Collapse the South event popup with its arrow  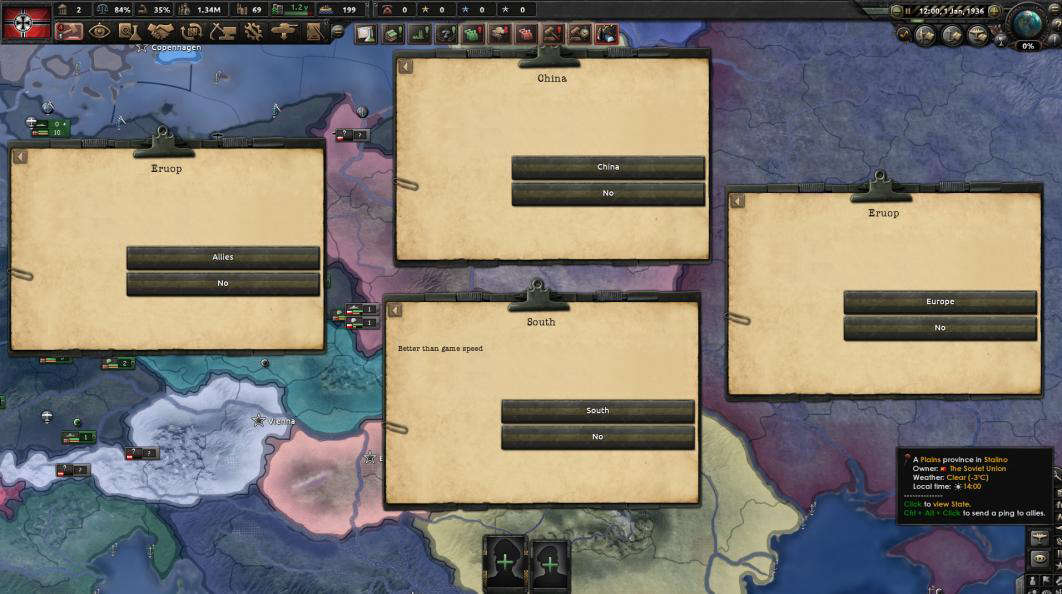pos(395,310)
